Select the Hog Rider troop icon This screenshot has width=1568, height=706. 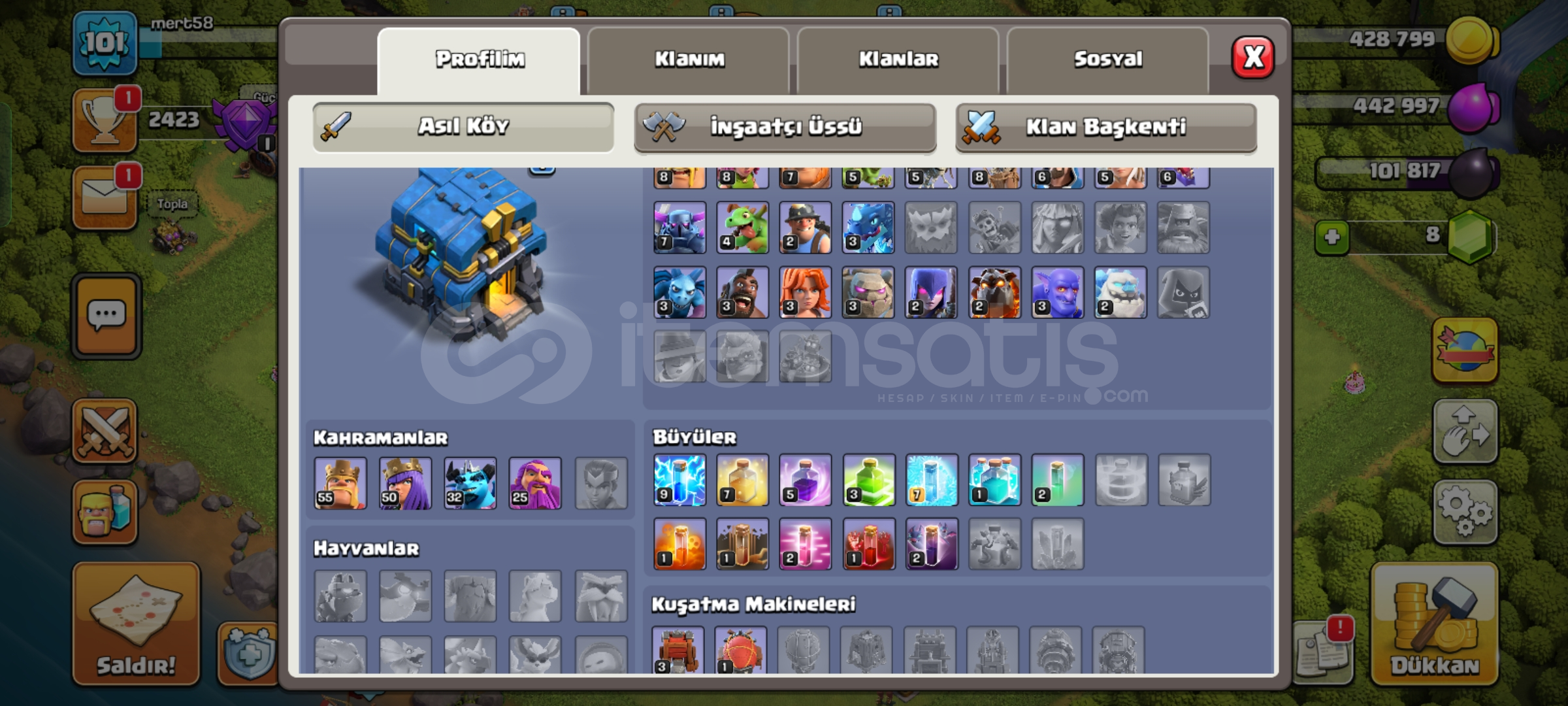[x=741, y=292]
